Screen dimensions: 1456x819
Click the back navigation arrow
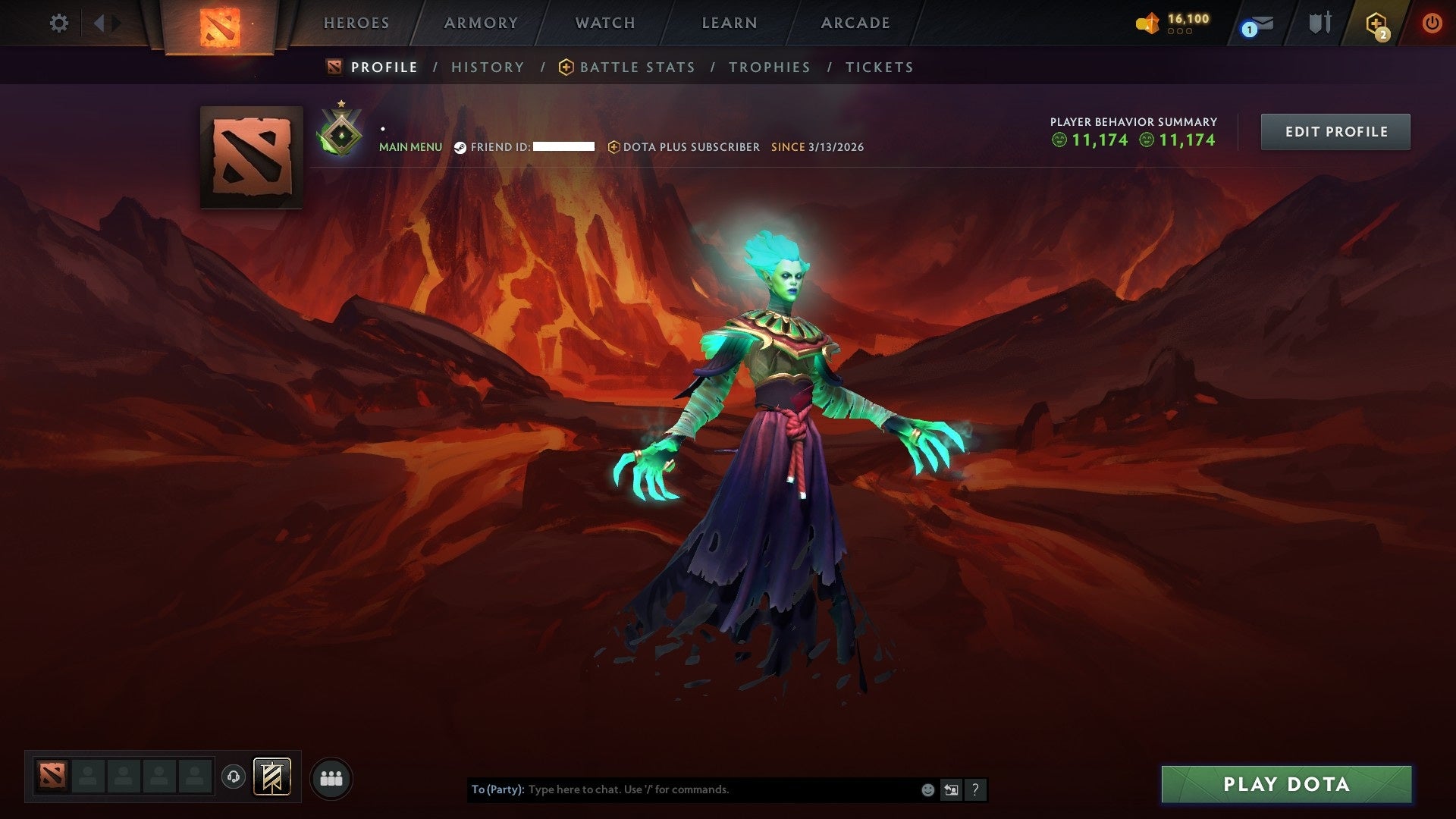pos(99,23)
